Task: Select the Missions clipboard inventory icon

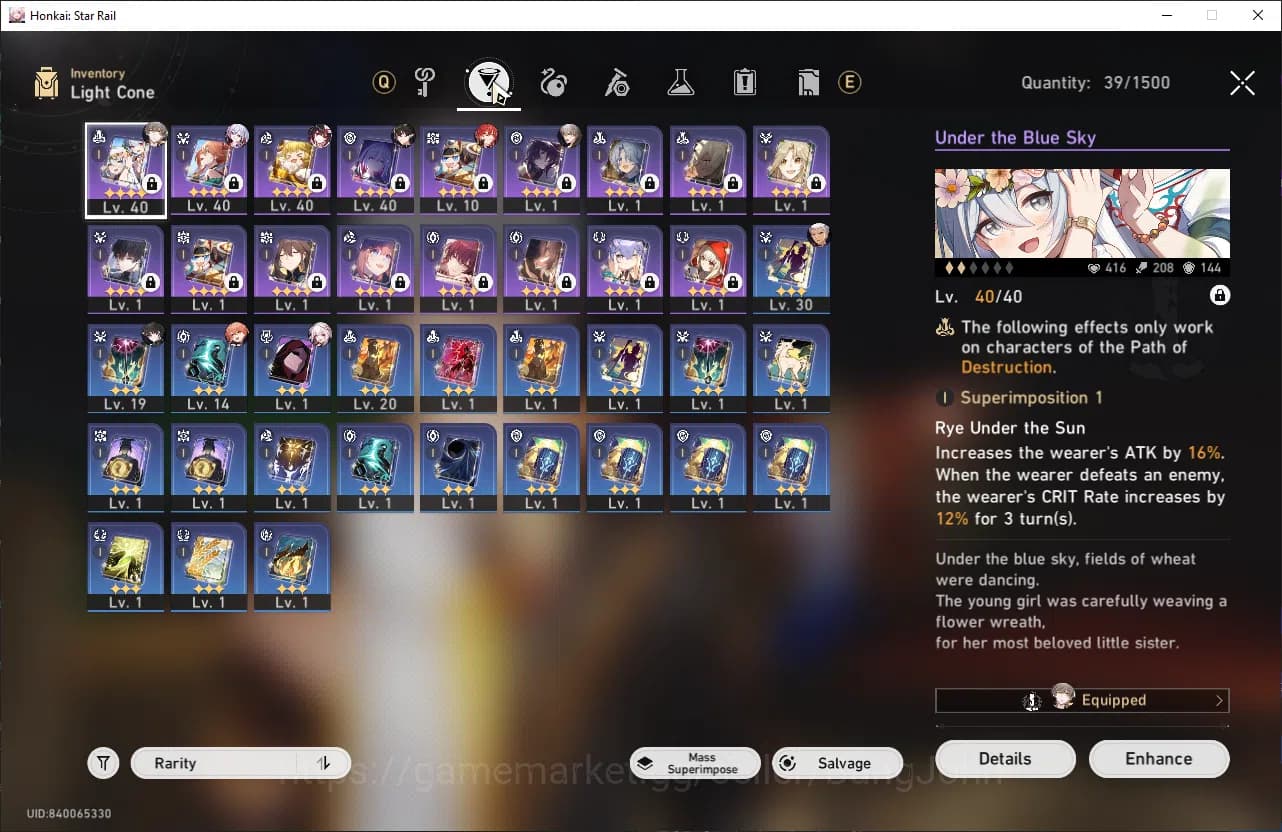Action: 744,83
